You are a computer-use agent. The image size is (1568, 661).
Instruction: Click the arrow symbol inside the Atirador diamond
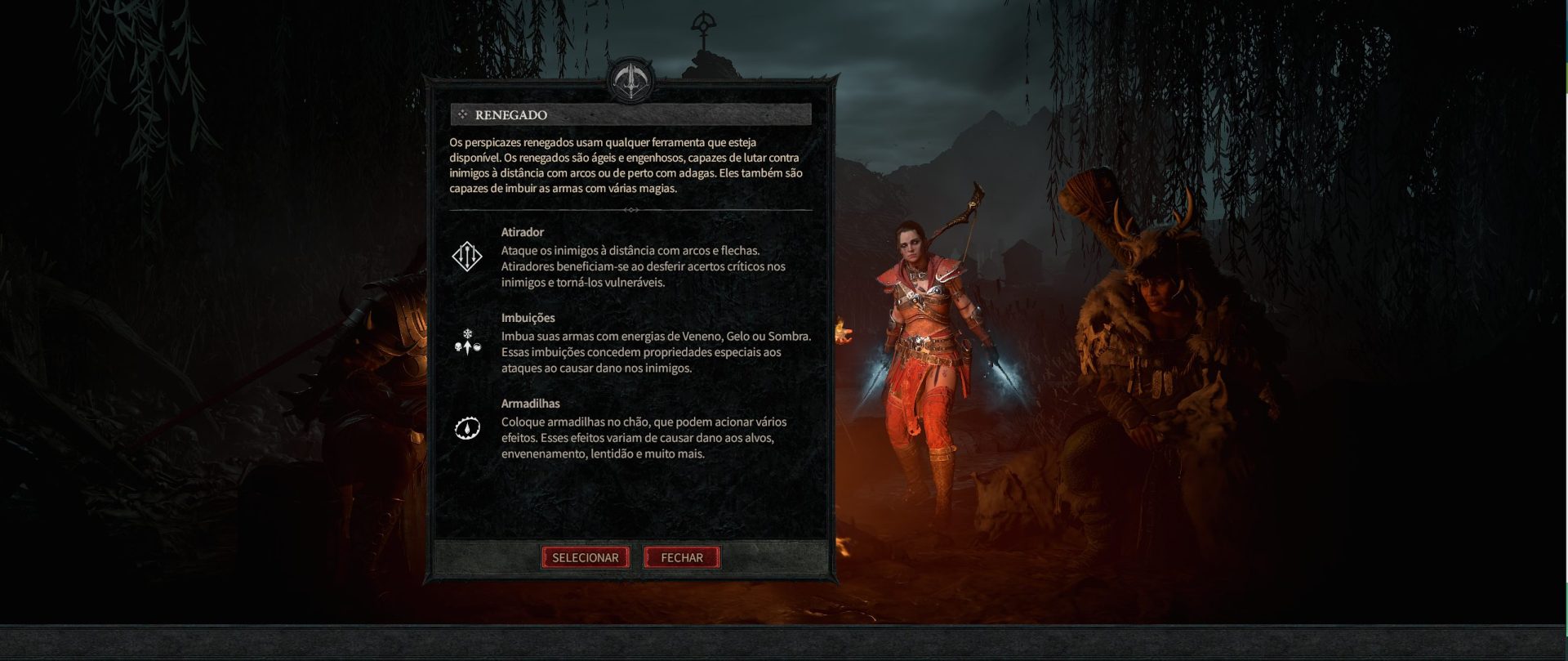(x=465, y=258)
